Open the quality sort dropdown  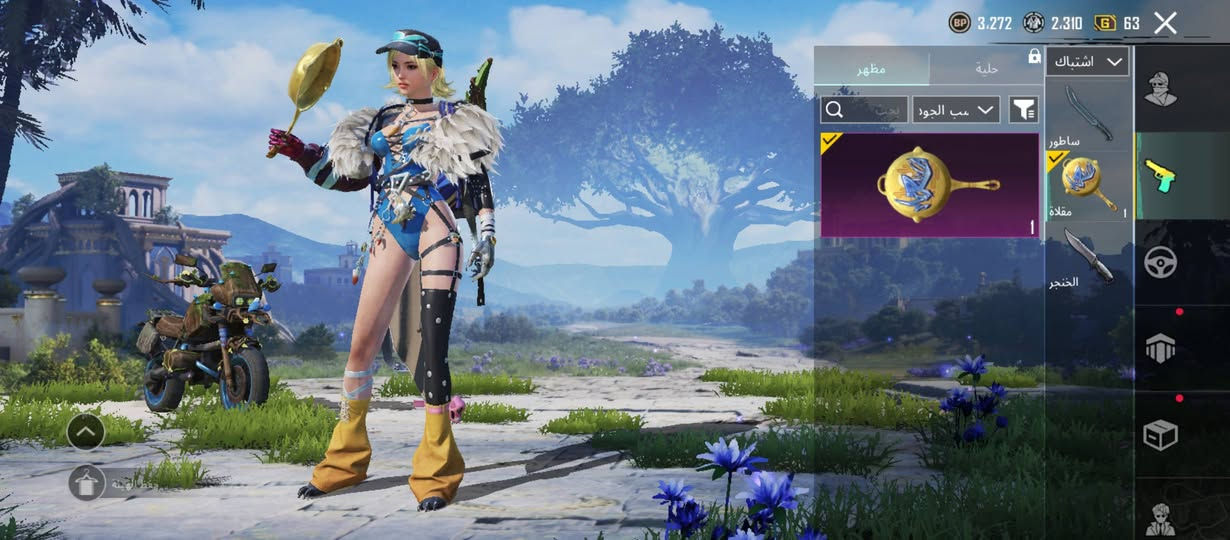pos(956,109)
